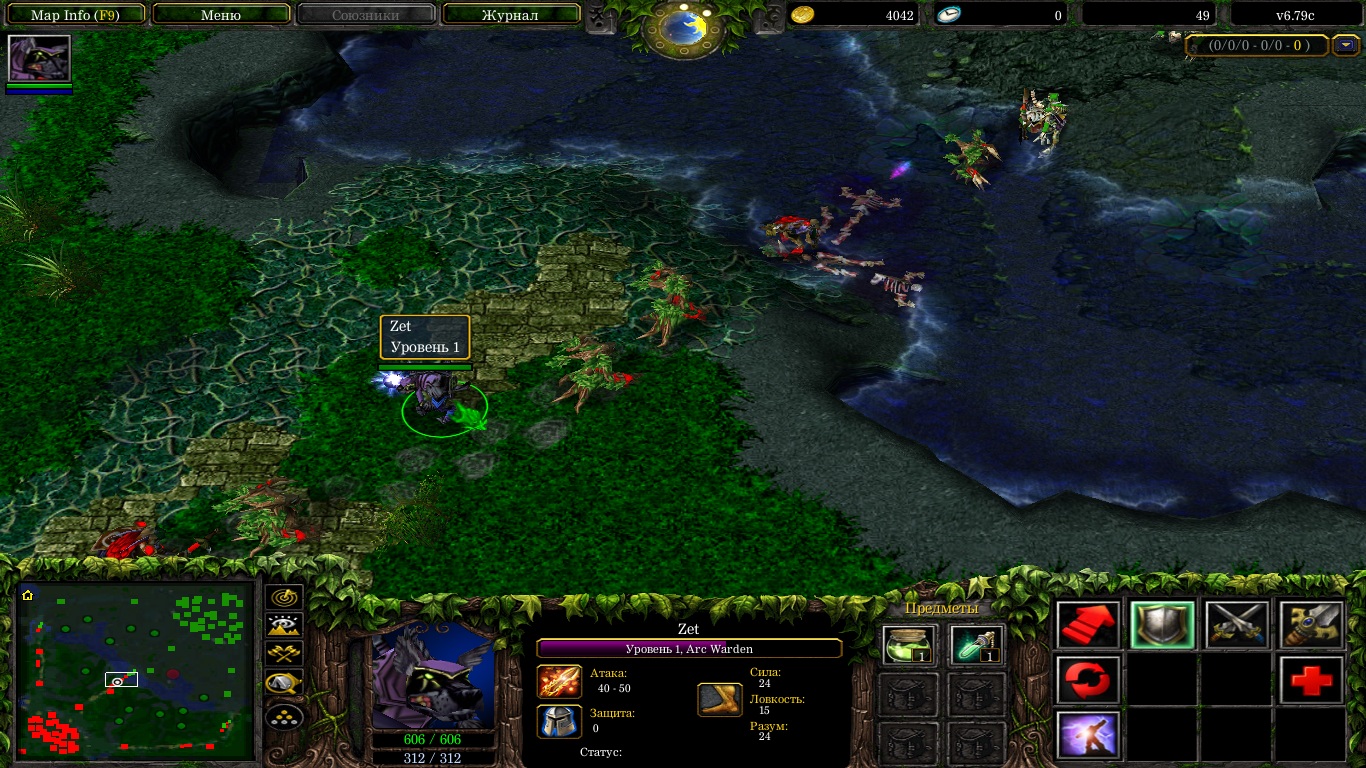Select the Move red arrow command

pyautogui.click(x=1088, y=625)
